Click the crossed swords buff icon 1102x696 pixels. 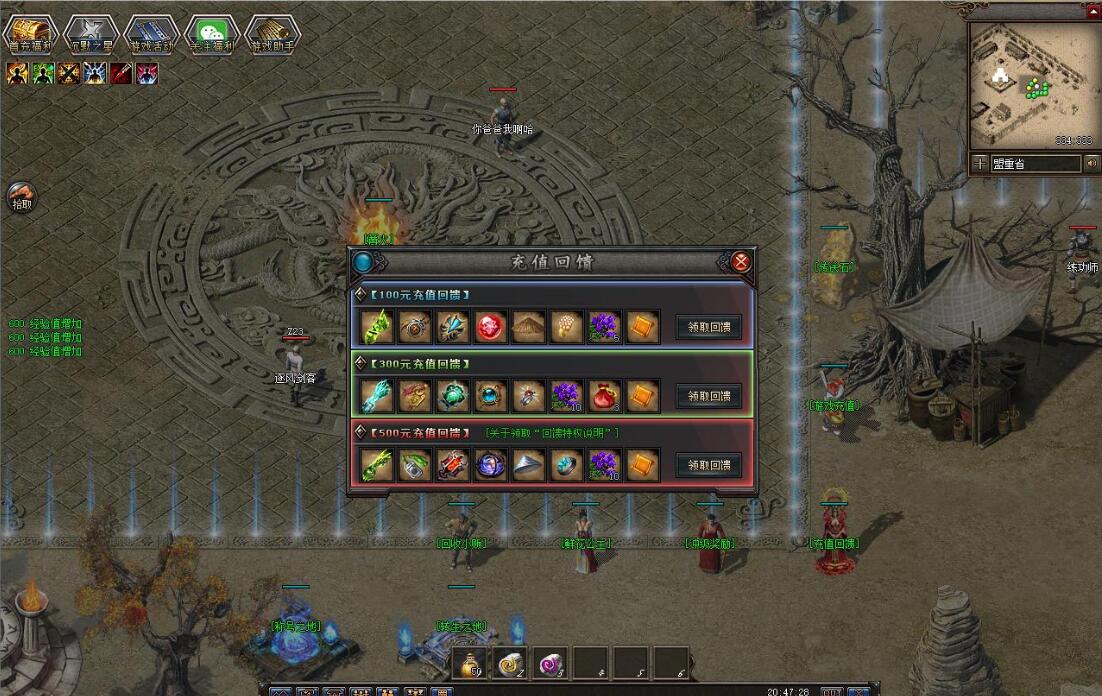[x=68, y=73]
